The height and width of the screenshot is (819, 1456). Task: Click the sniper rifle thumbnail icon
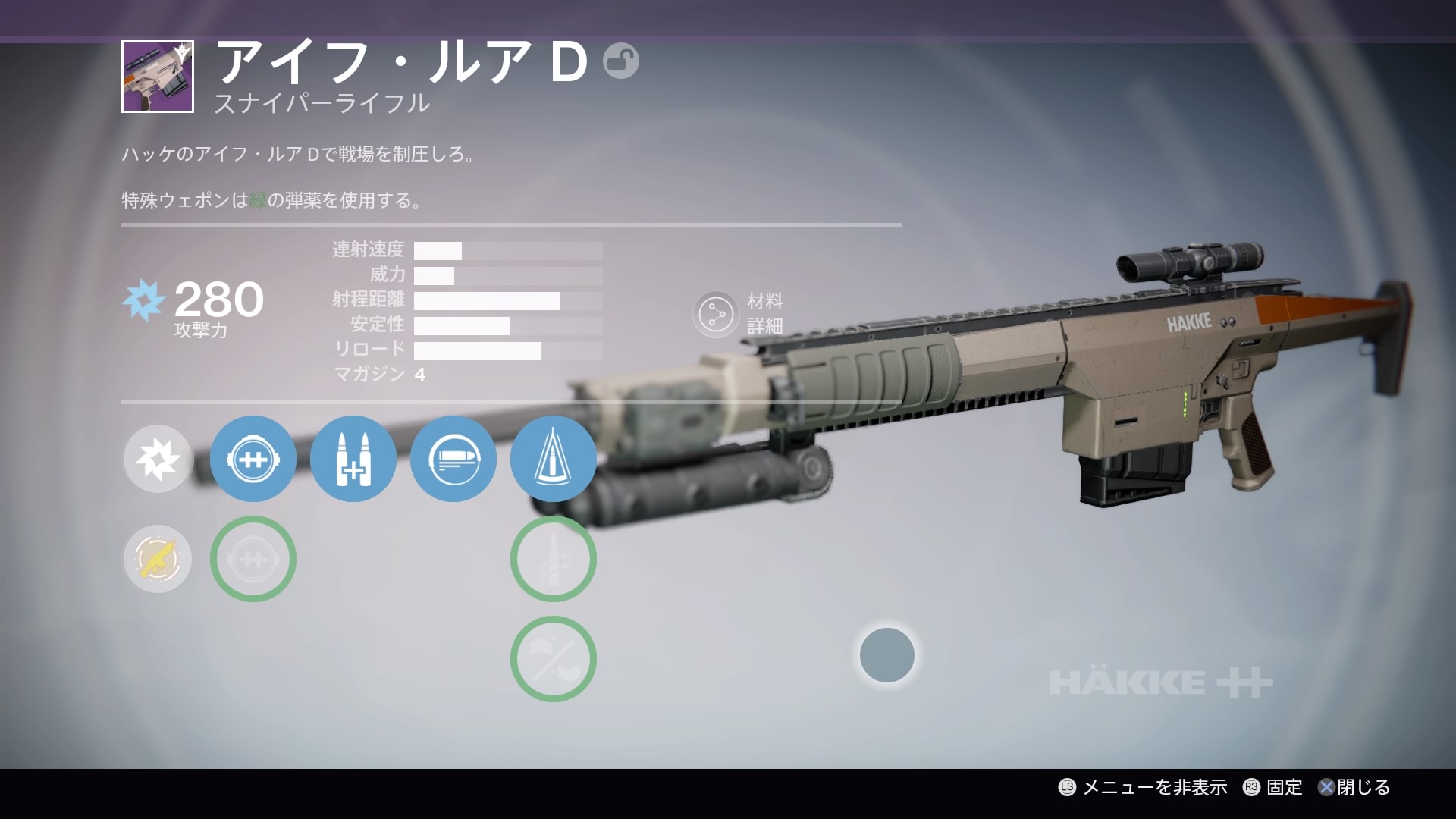pos(158,77)
